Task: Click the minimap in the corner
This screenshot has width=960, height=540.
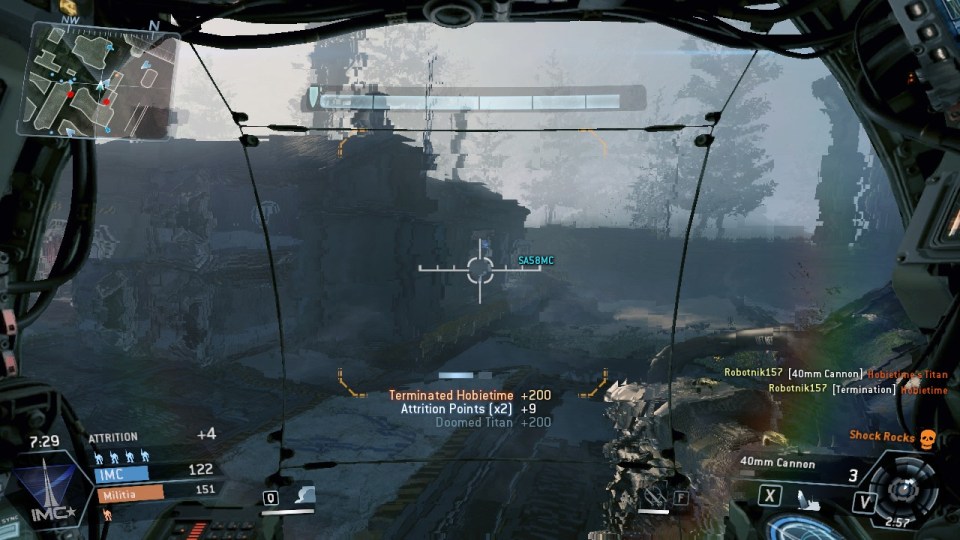Action: tap(102, 82)
